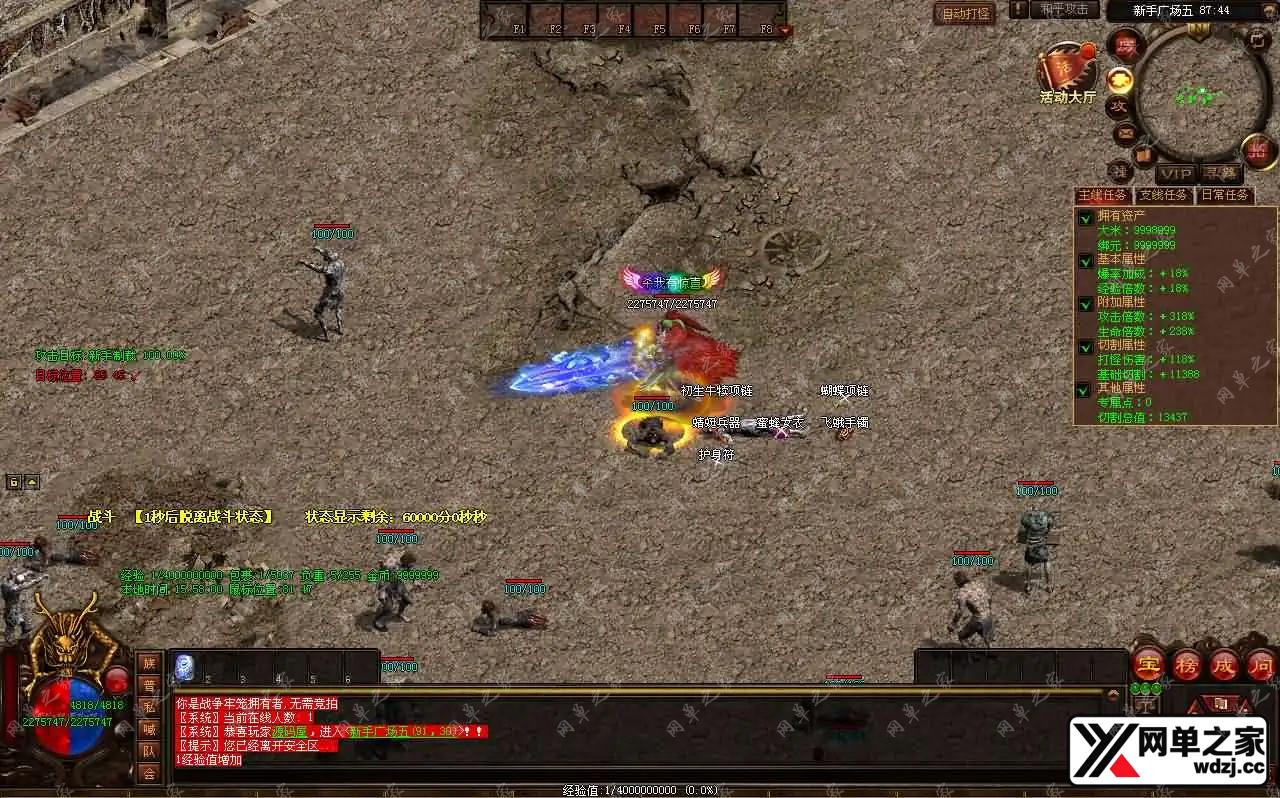Open the 成 achievements button

point(1224,664)
